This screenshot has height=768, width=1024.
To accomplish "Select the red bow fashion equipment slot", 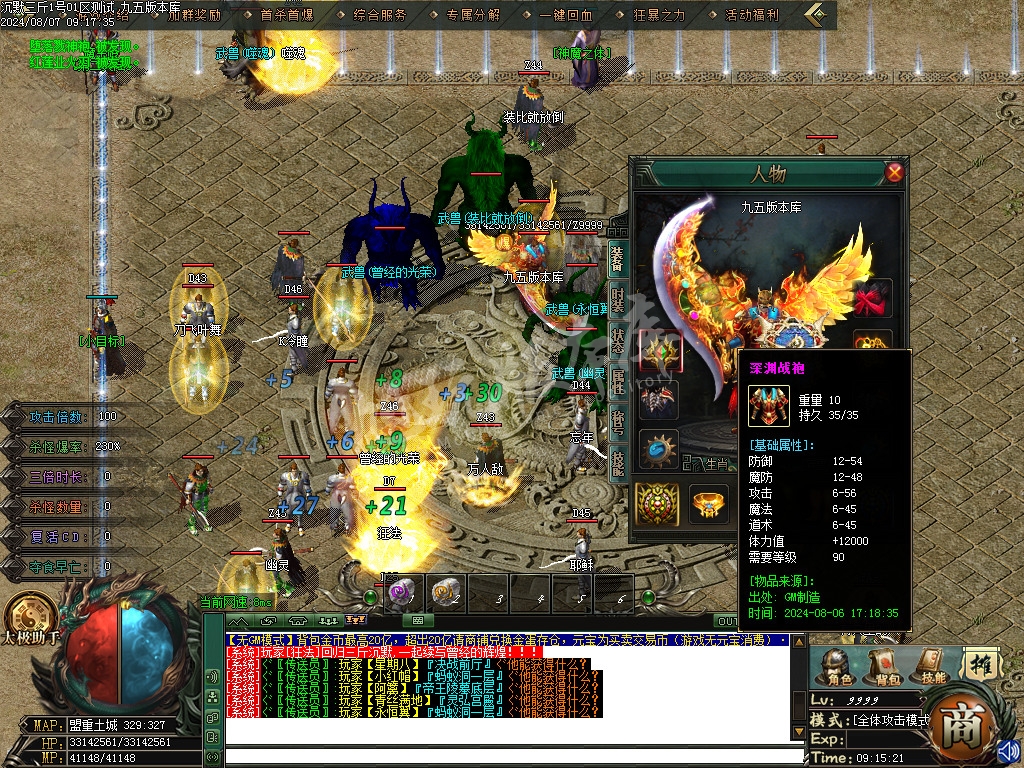I will point(872,298).
